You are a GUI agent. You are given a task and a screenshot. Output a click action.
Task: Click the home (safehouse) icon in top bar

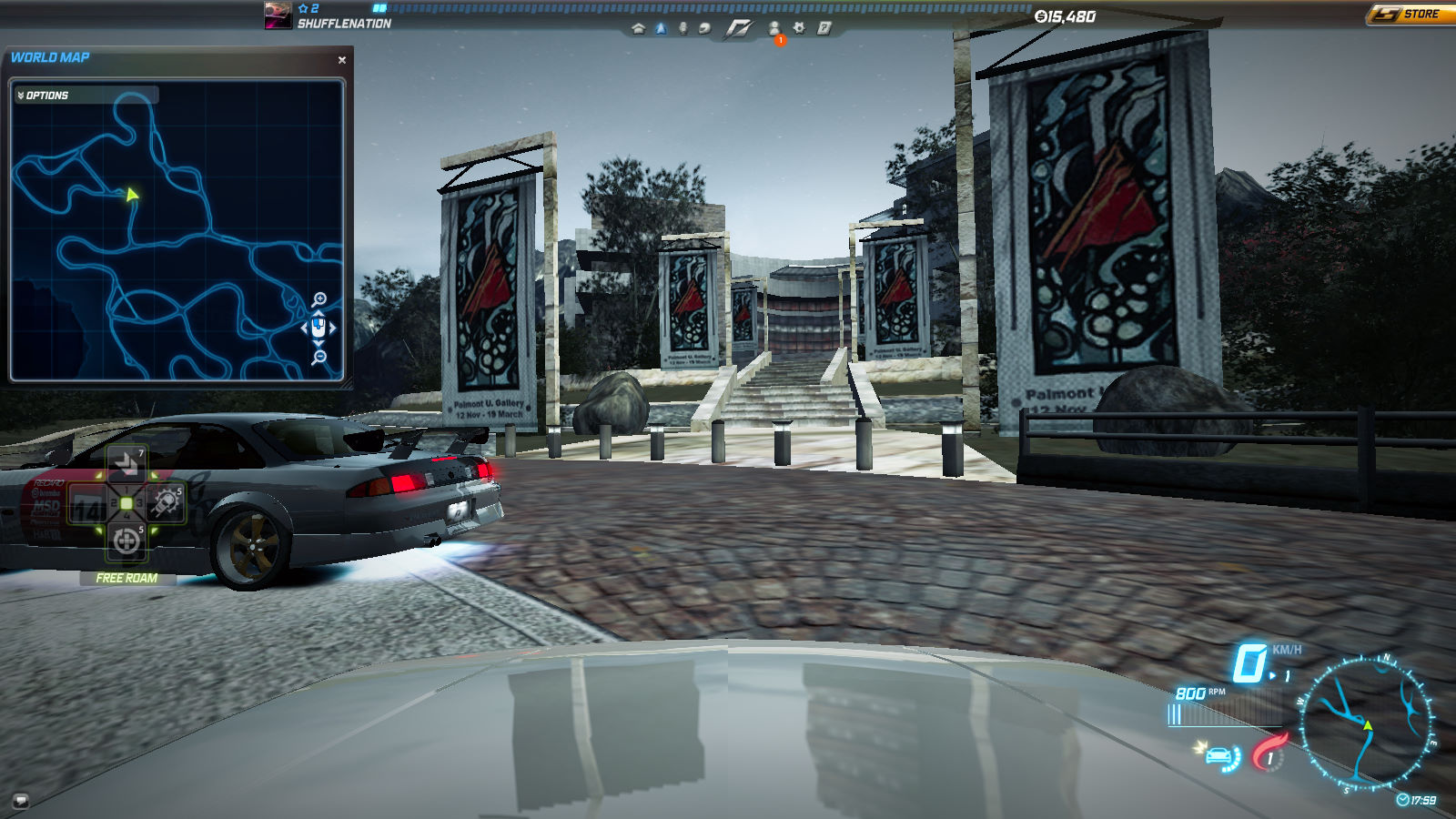click(x=638, y=28)
